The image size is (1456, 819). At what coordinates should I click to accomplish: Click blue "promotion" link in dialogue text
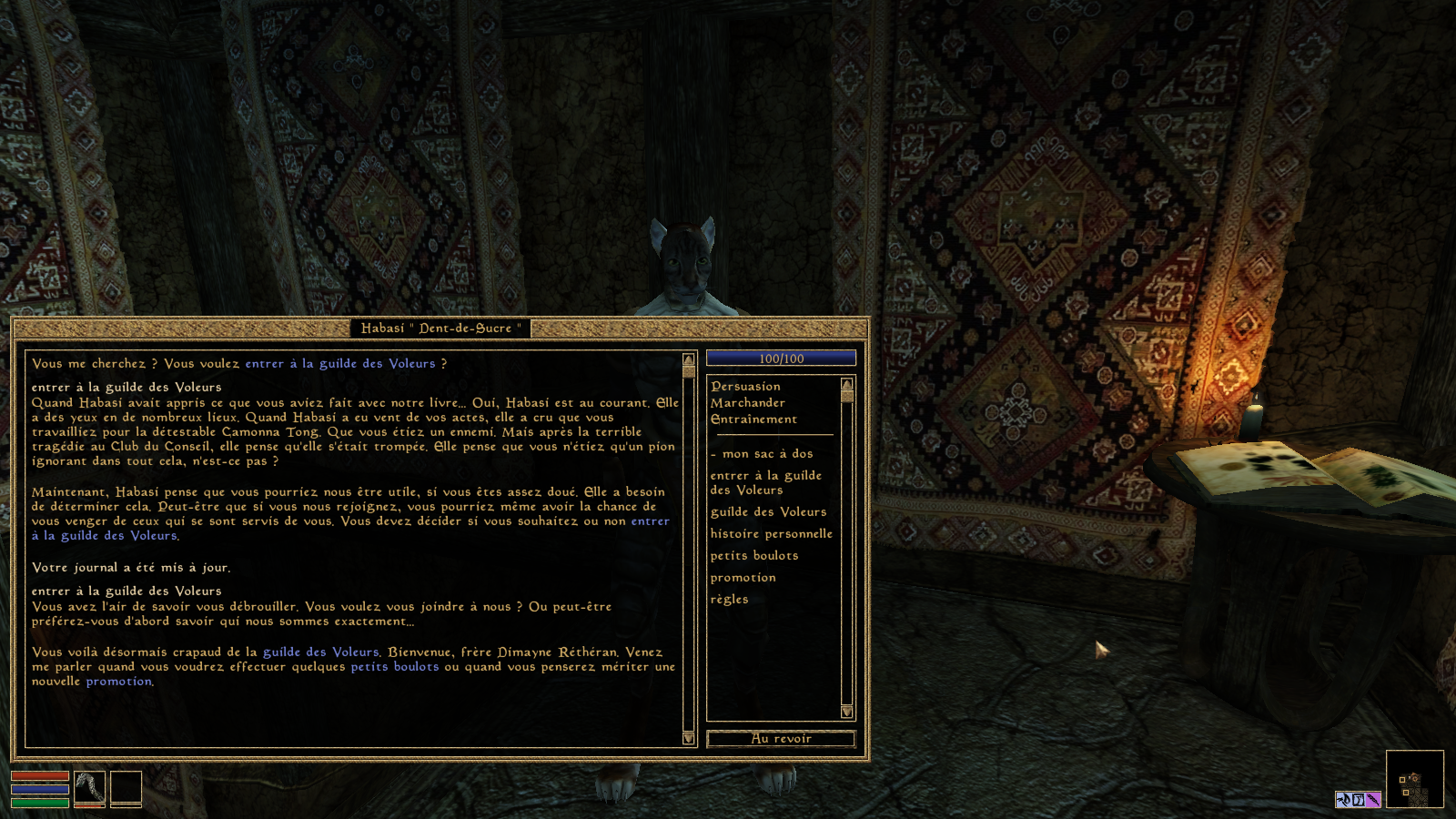tap(118, 682)
